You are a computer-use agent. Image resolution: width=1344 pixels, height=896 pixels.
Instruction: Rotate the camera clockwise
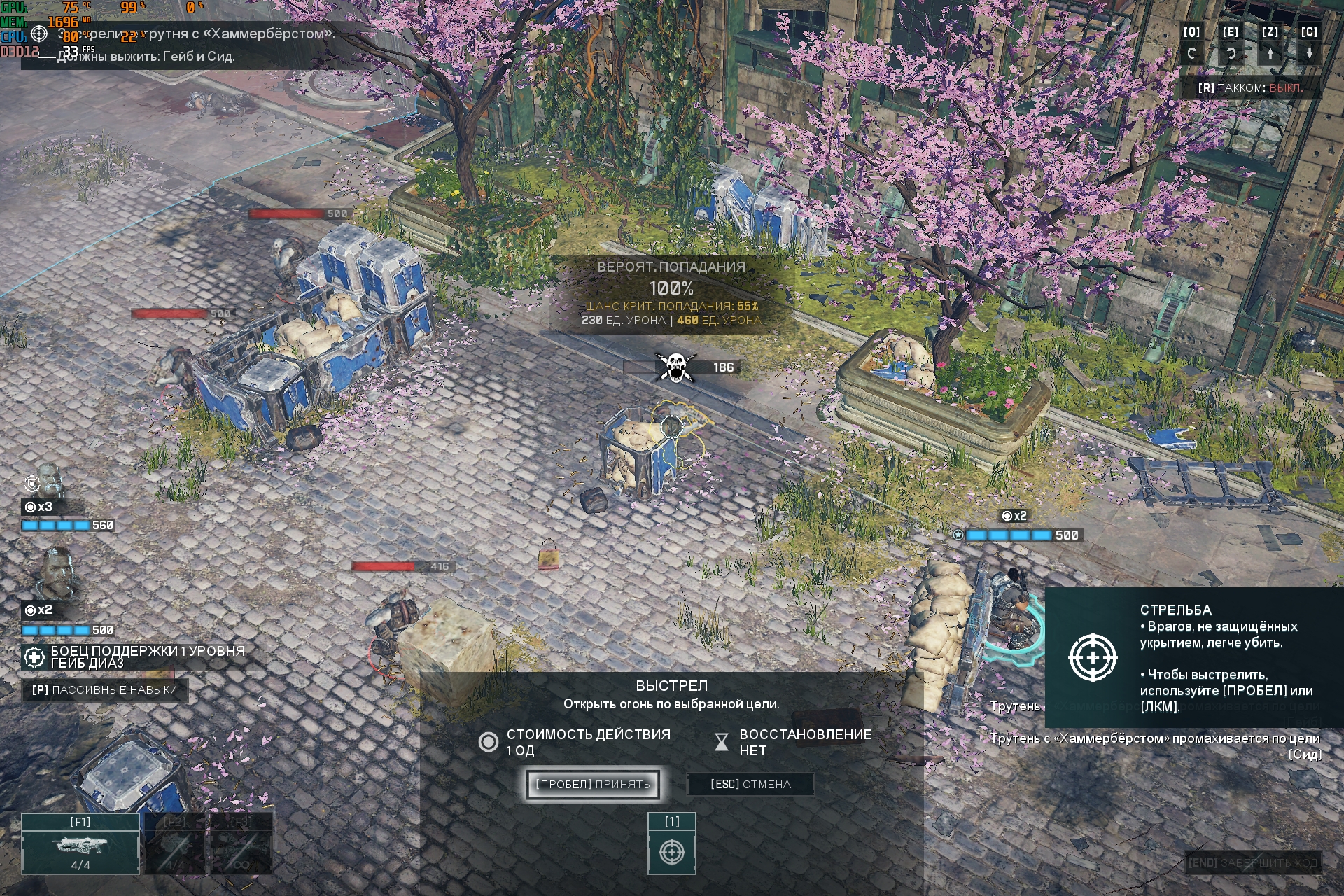point(1231,53)
